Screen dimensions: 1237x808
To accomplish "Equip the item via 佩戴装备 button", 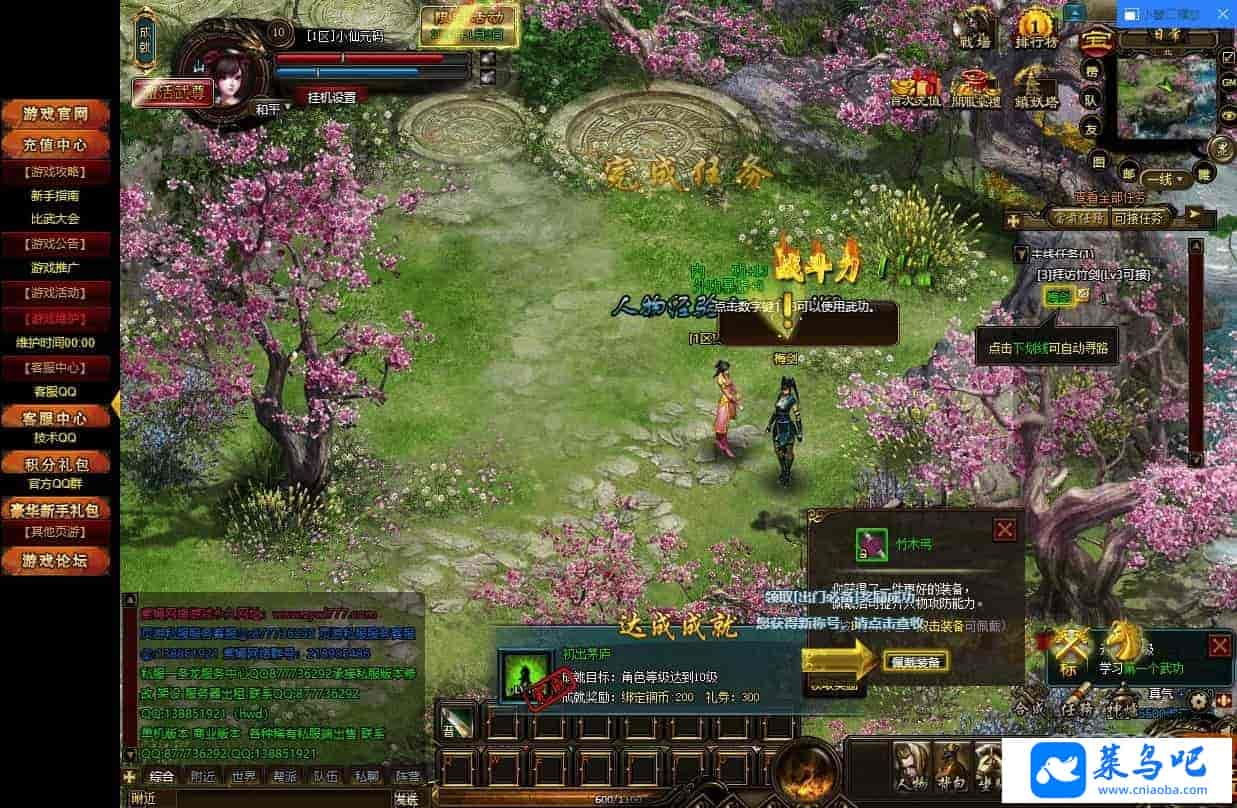I will (915, 661).
